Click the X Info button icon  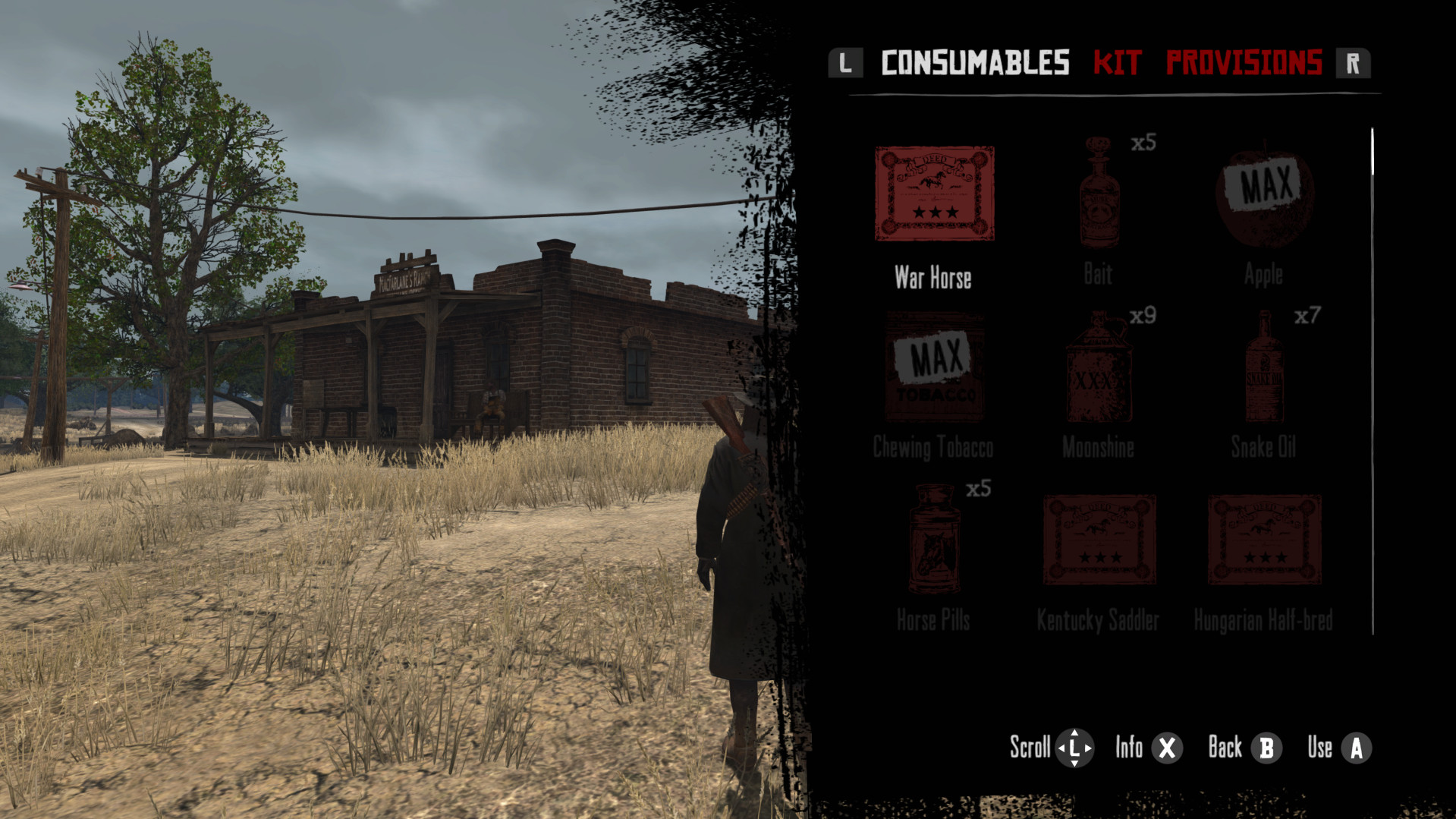(x=1165, y=748)
